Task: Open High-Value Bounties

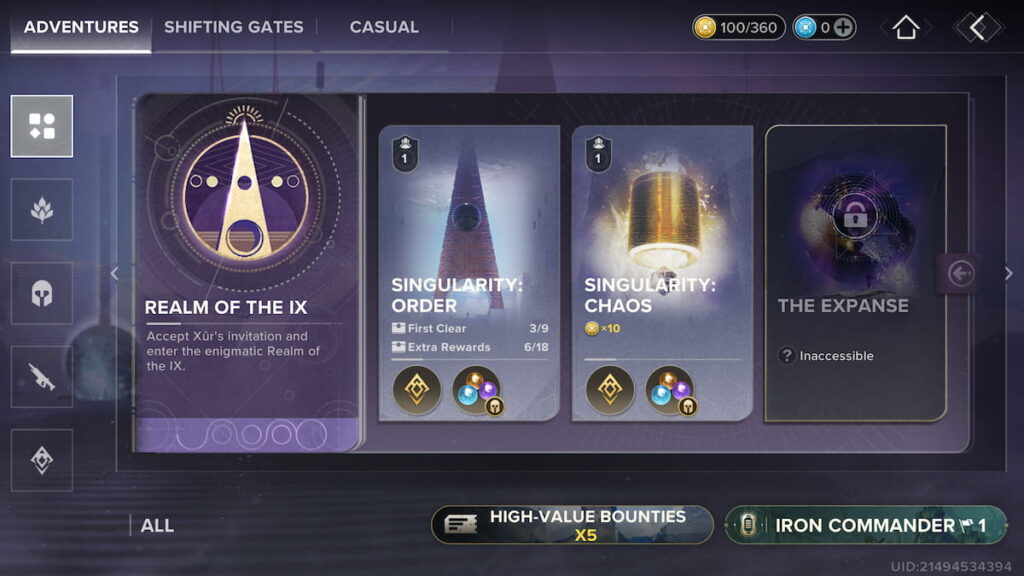Action: click(572, 525)
